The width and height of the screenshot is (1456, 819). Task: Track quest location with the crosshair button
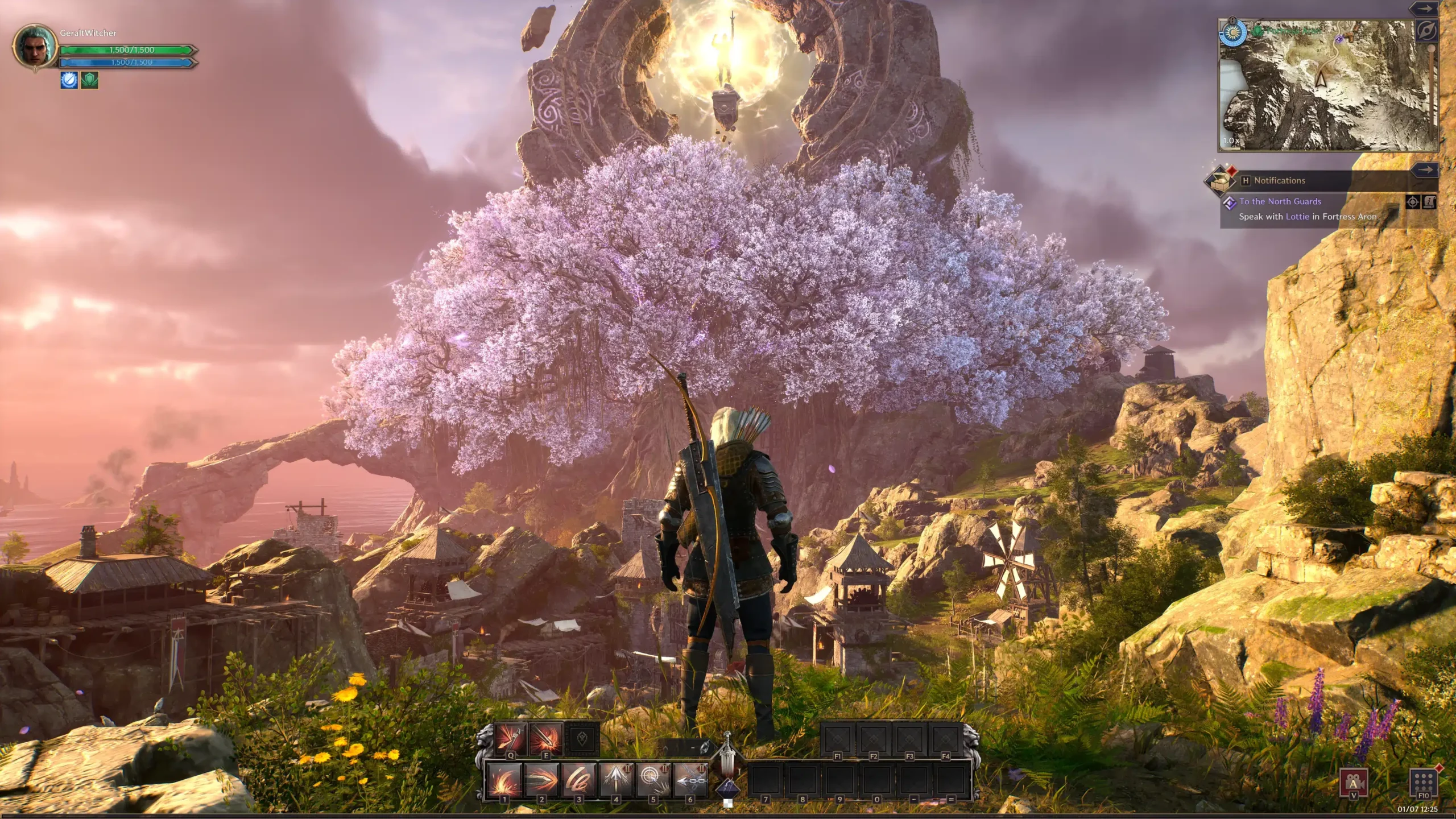(x=1413, y=202)
